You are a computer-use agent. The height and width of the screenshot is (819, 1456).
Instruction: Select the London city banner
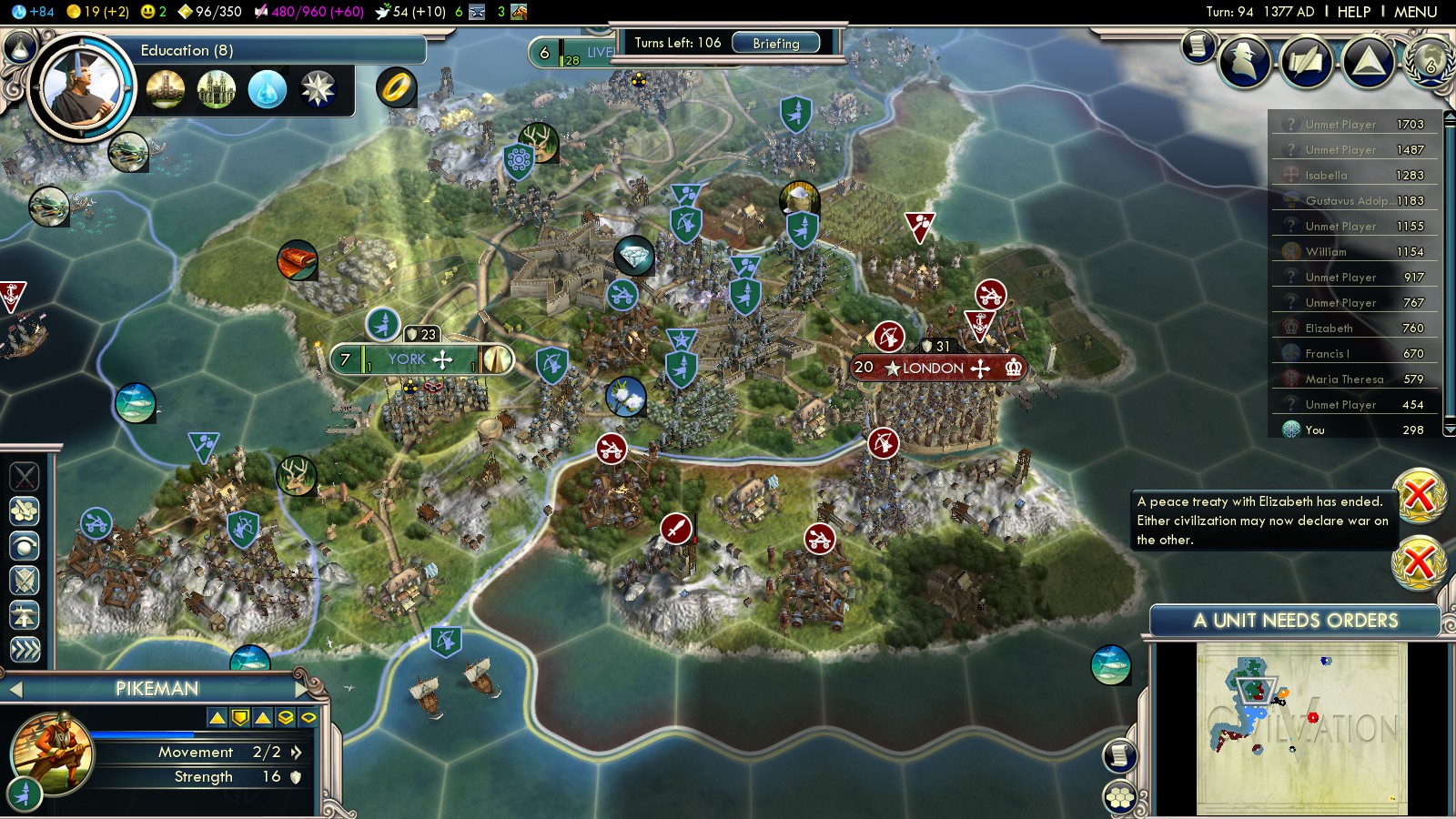[x=933, y=368]
